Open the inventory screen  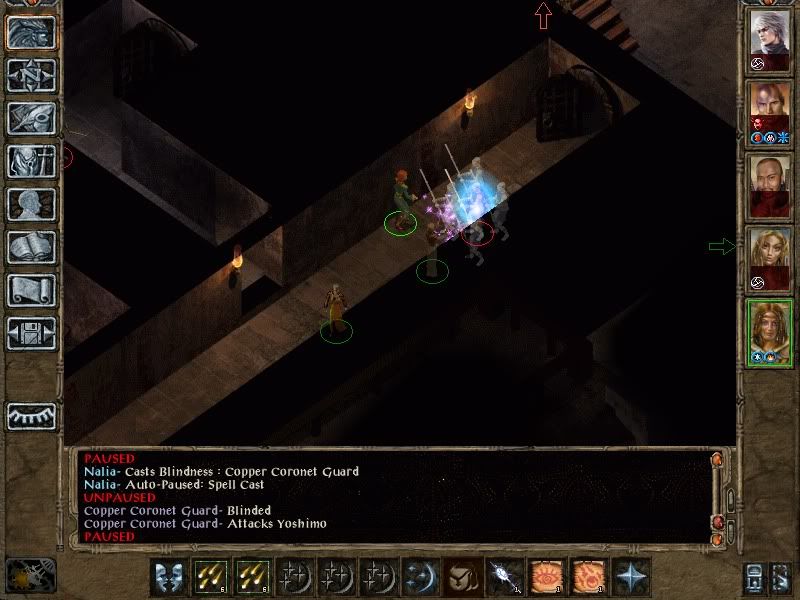coord(31,161)
